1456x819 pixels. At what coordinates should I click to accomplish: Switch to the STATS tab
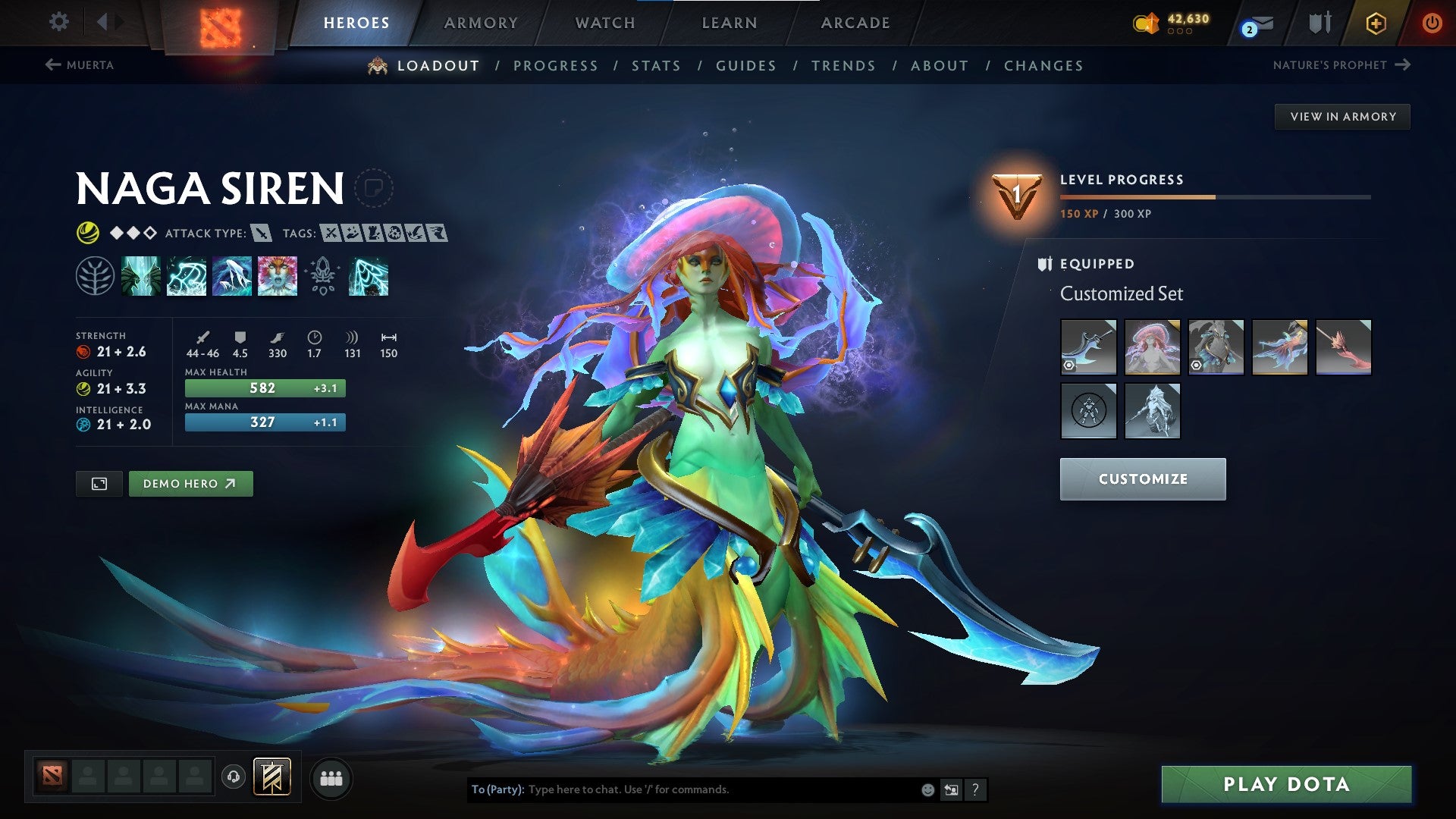click(657, 65)
